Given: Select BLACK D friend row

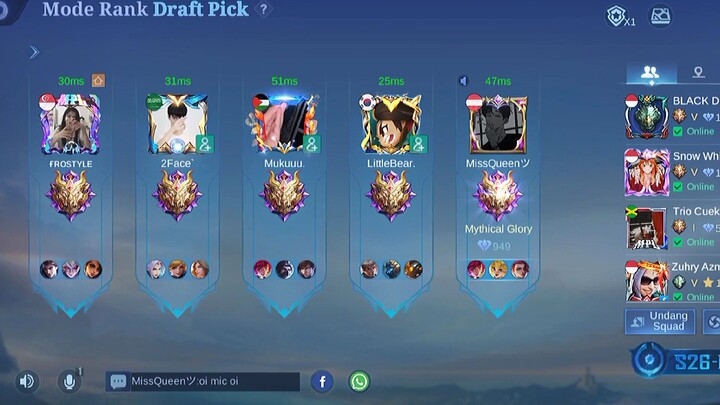Looking at the screenshot, I should pos(672,116).
